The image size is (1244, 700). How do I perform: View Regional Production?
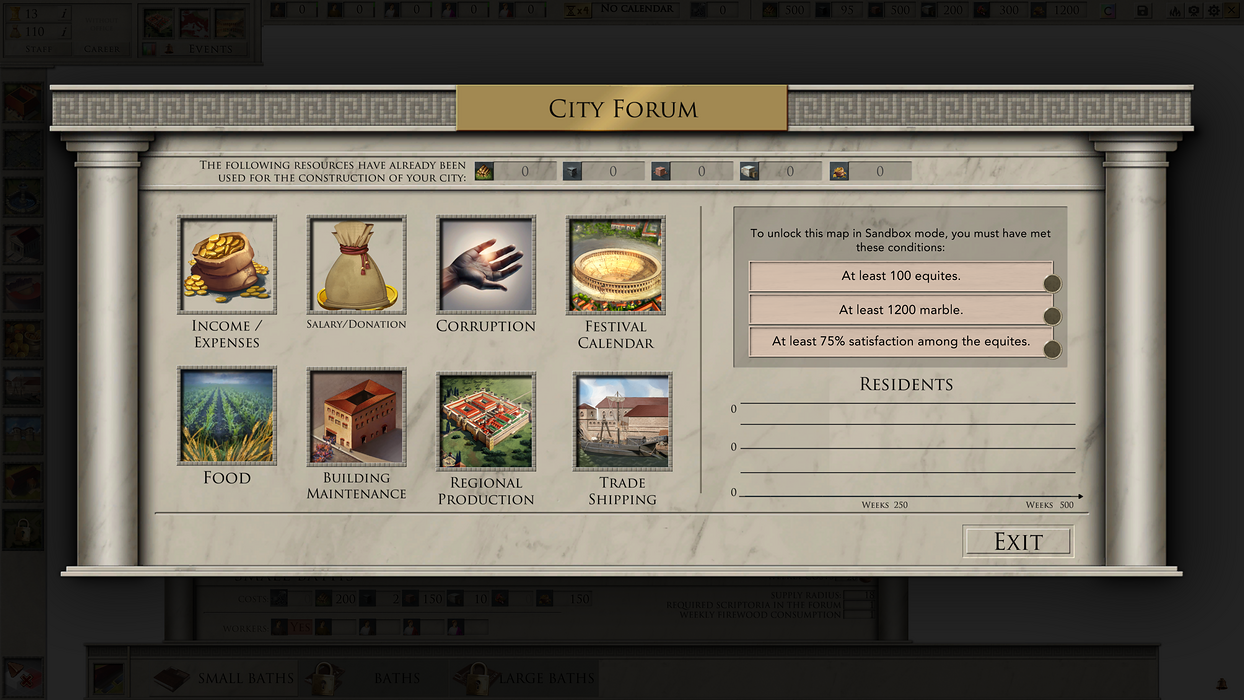point(486,421)
